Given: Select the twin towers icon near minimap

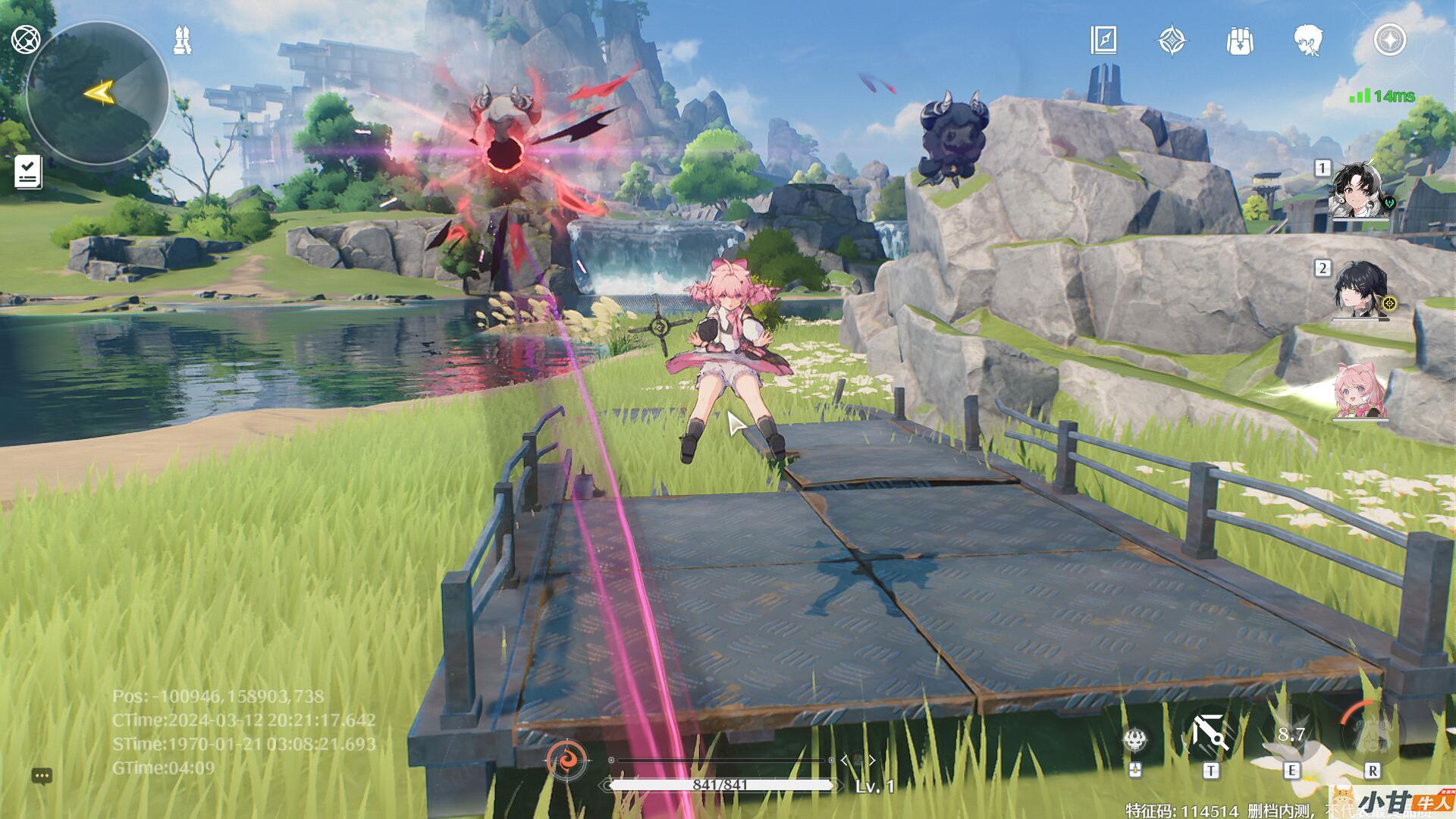Looking at the screenshot, I should tap(183, 40).
